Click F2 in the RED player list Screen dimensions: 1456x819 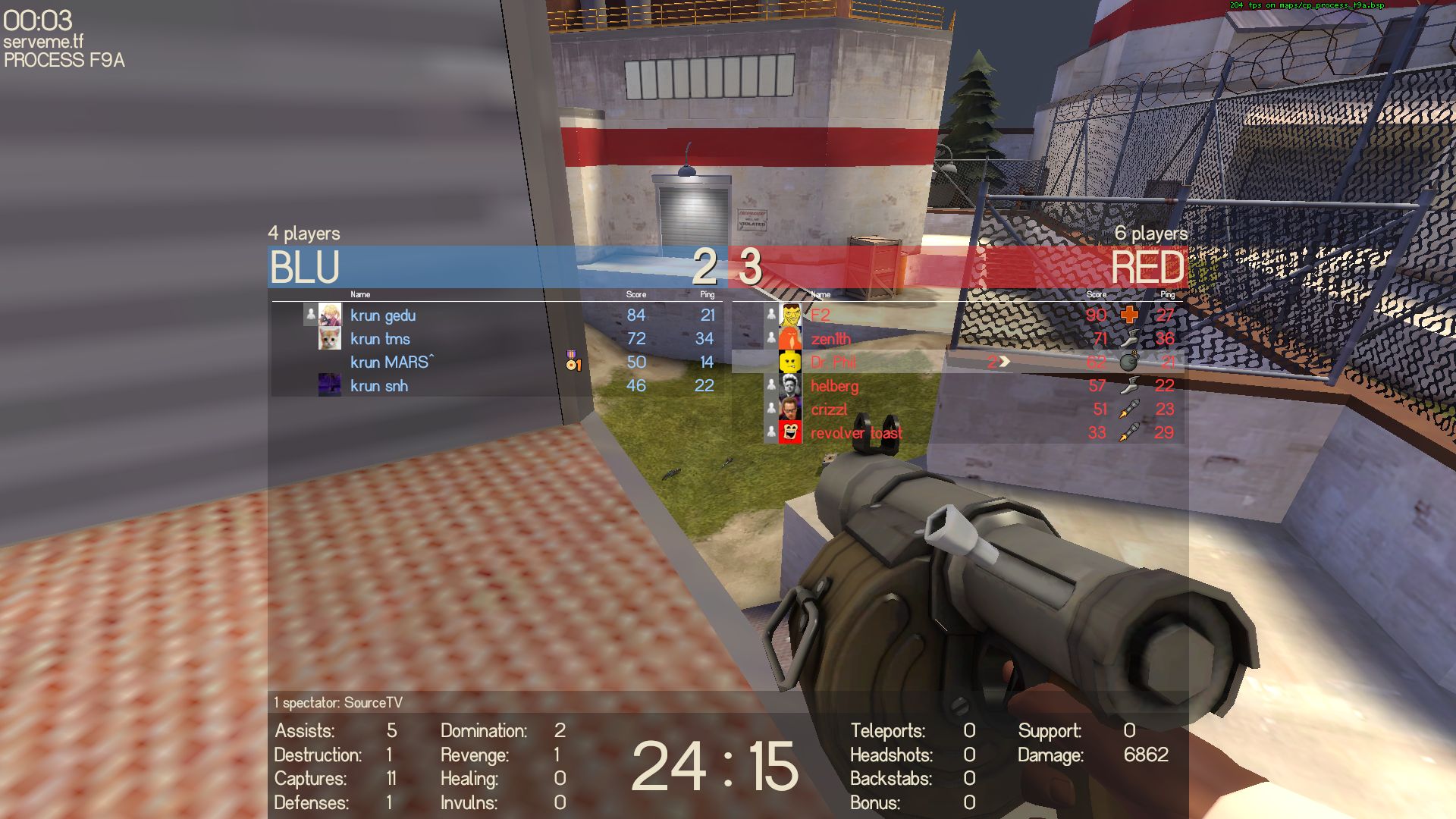point(821,315)
